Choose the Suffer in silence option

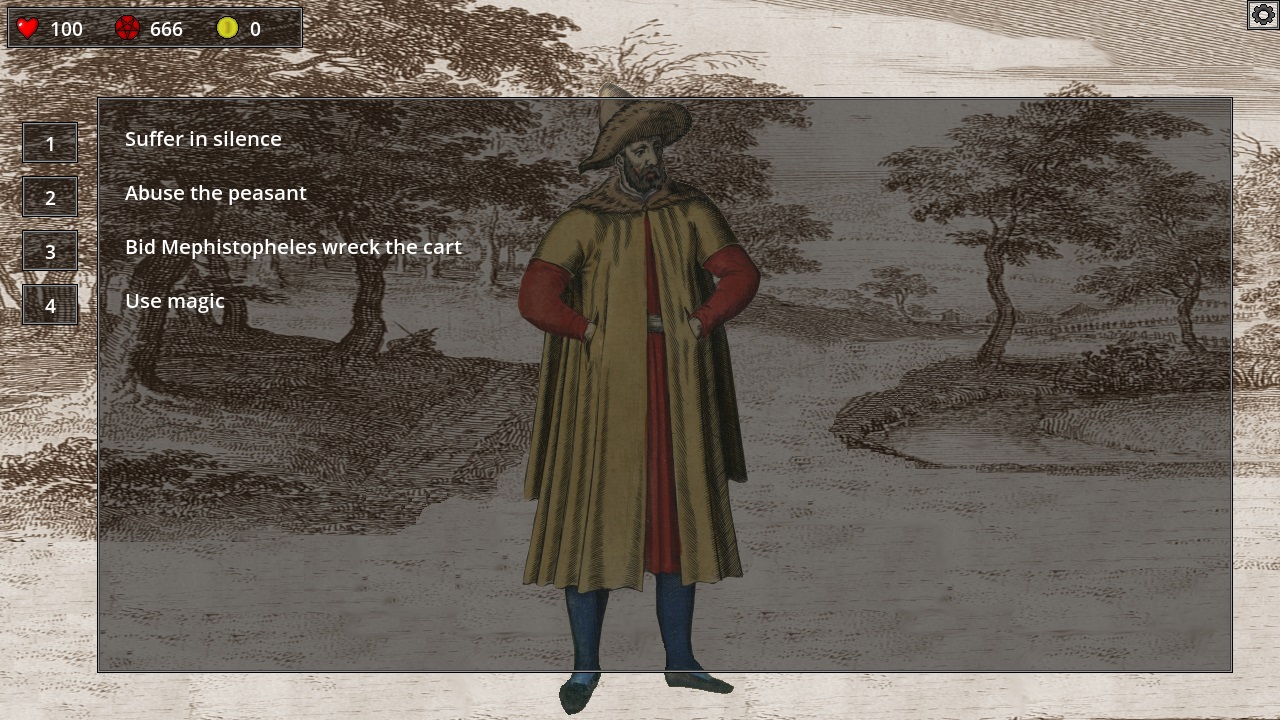tap(203, 139)
